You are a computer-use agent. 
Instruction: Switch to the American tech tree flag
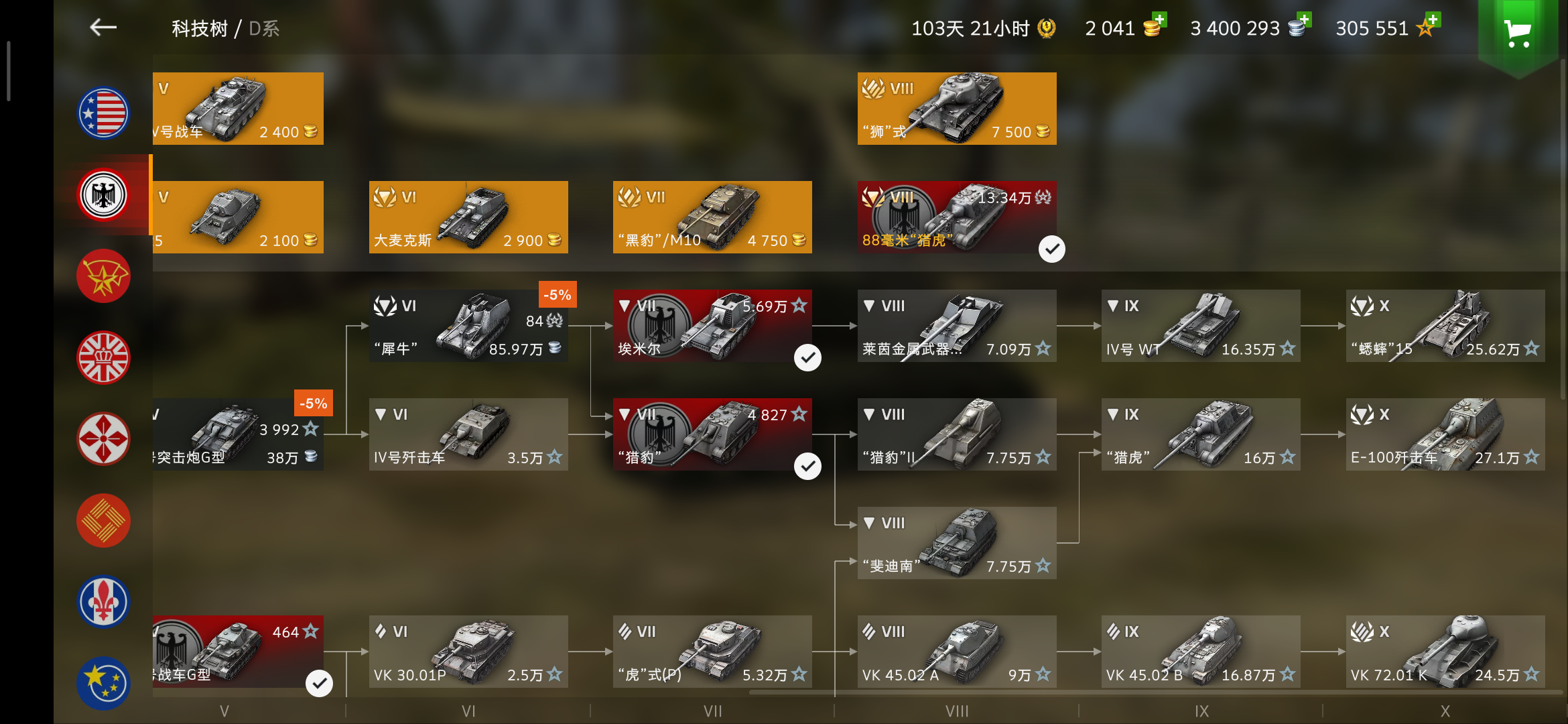click(103, 113)
